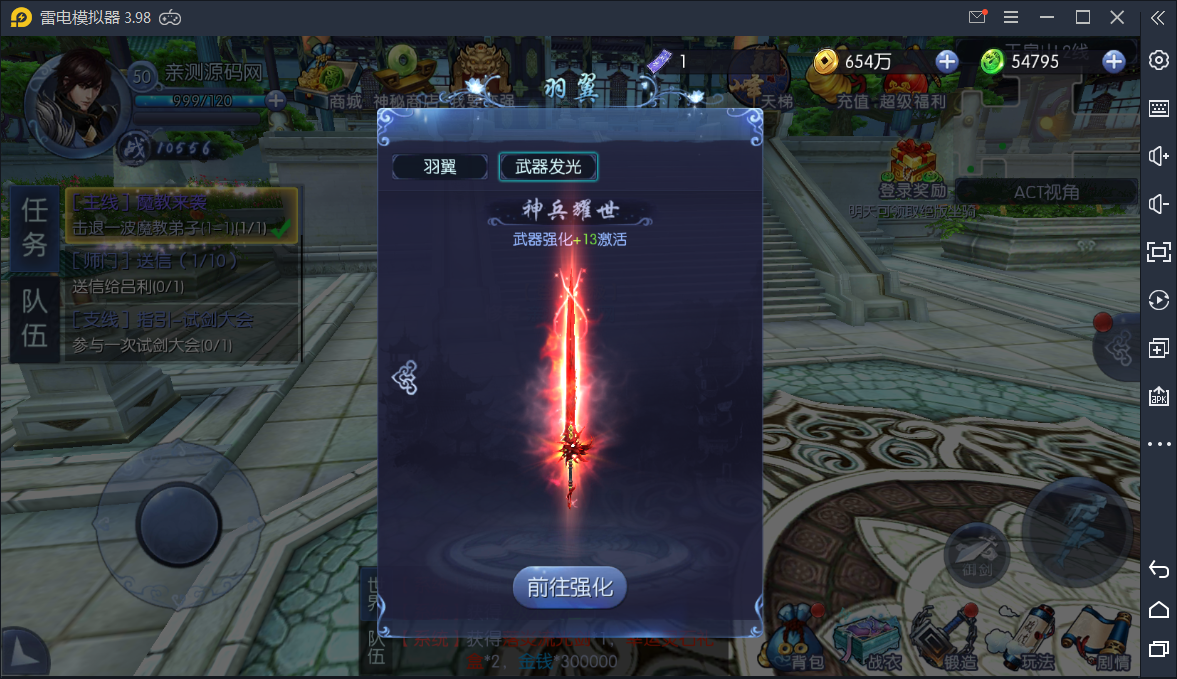Close the emulator window
This screenshot has height=679, width=1177.
click(x=1117, y=17)
